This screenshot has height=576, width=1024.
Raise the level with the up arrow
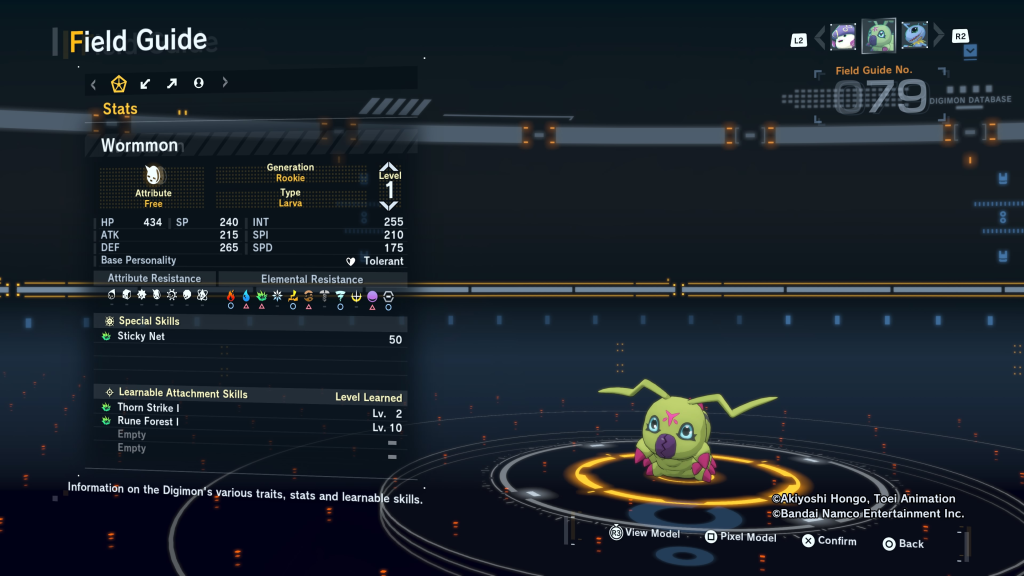[389, 167]
